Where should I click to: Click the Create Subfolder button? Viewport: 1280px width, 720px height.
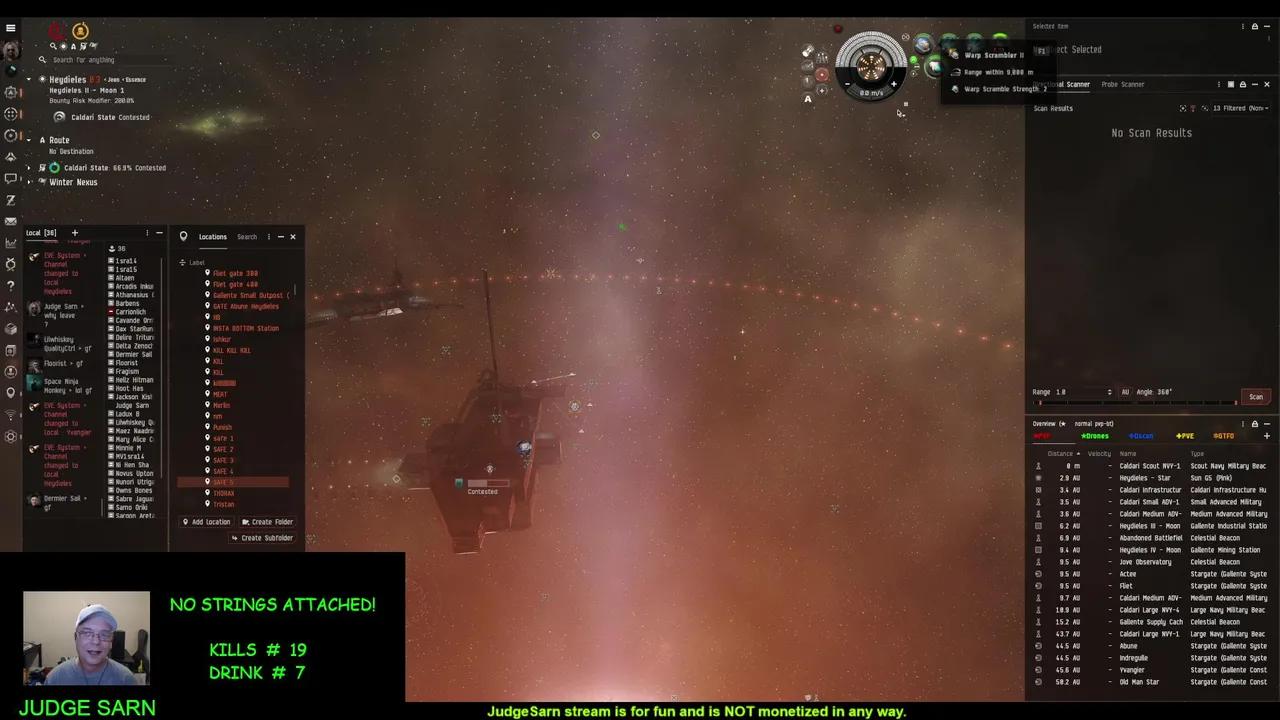point(262,538)
